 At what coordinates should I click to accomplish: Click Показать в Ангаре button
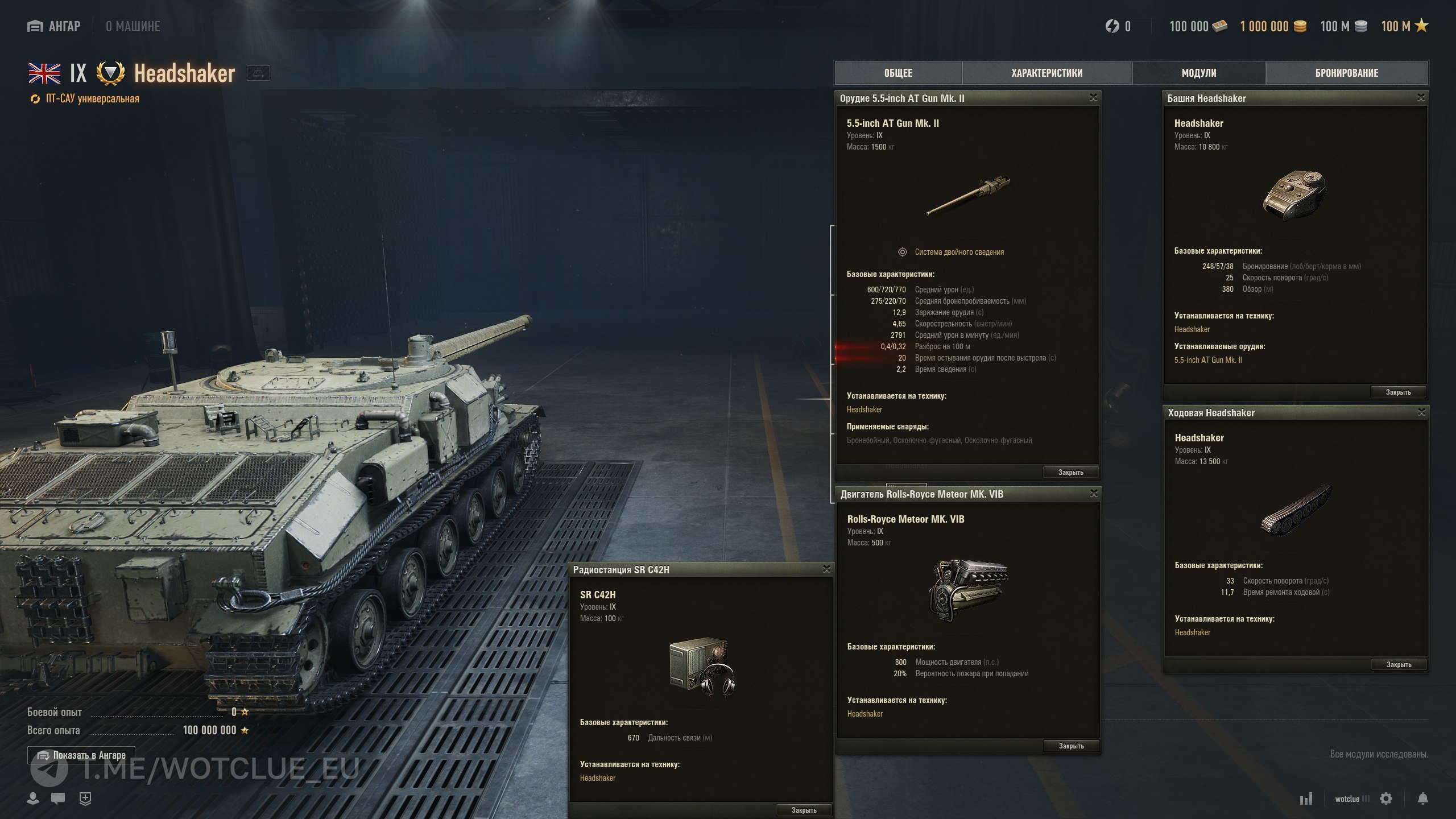81,755
